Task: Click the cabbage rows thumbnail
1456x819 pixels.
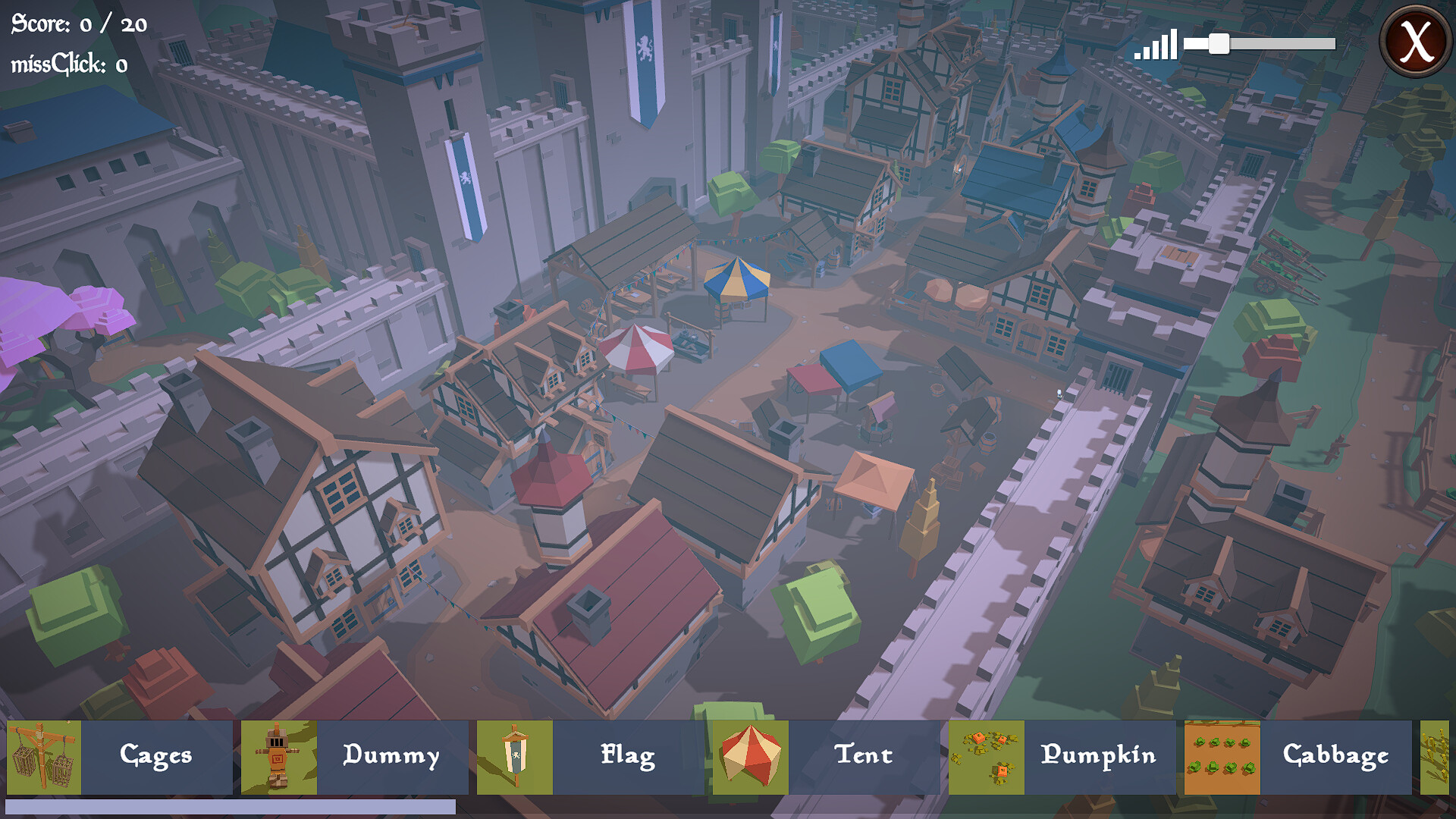Action: coord(1222,757)
